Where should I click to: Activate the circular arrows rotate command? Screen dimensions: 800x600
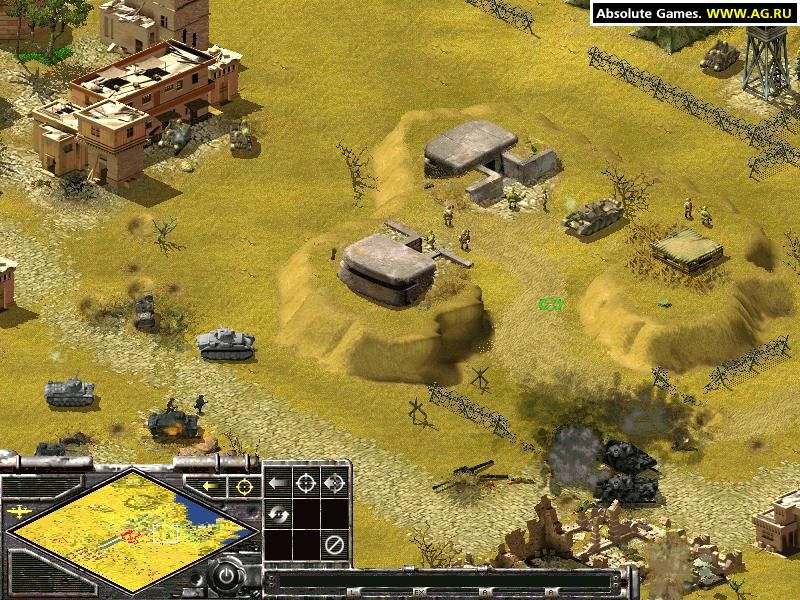point(277,515)
